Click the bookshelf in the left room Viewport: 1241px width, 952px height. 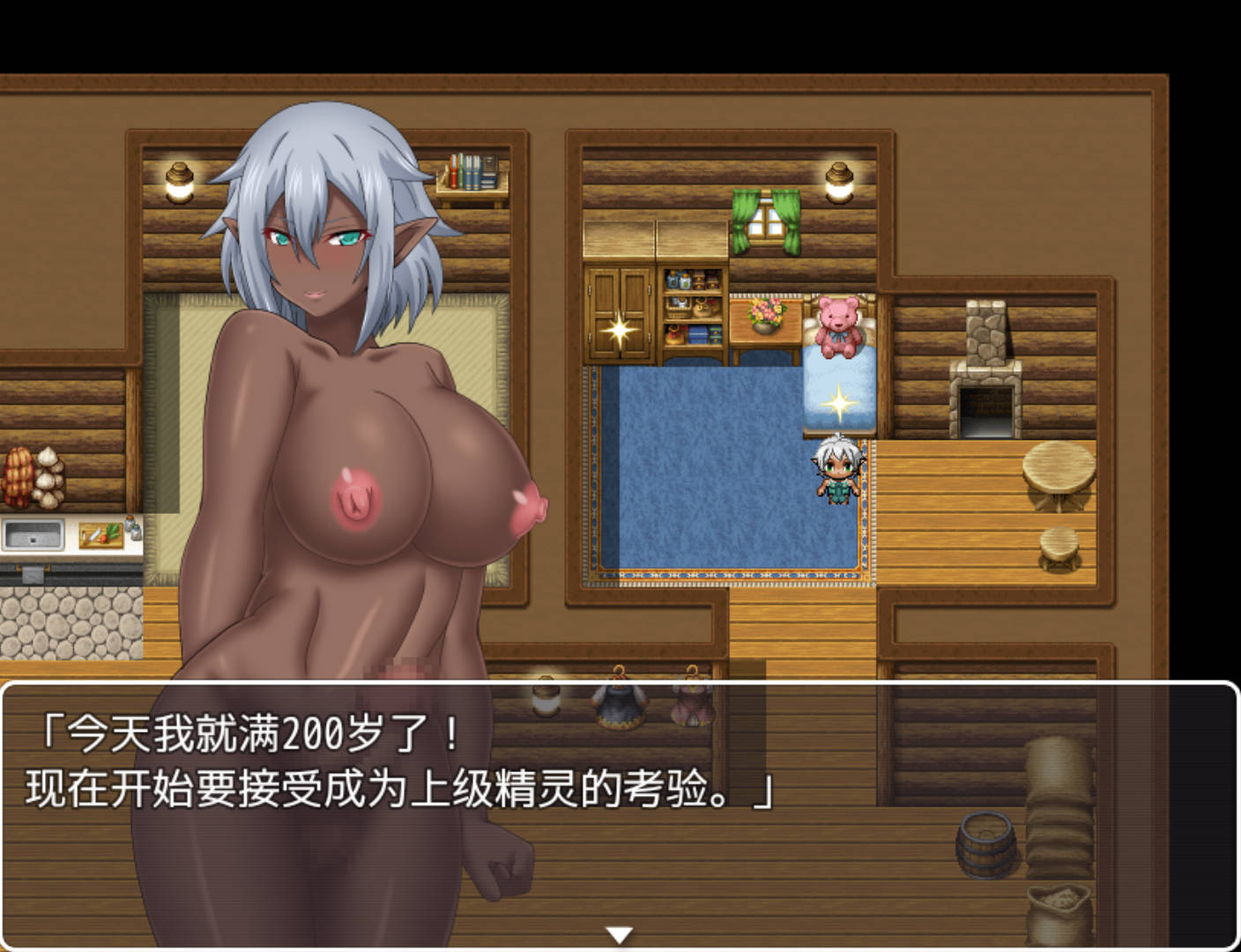[x=474, y=172]
